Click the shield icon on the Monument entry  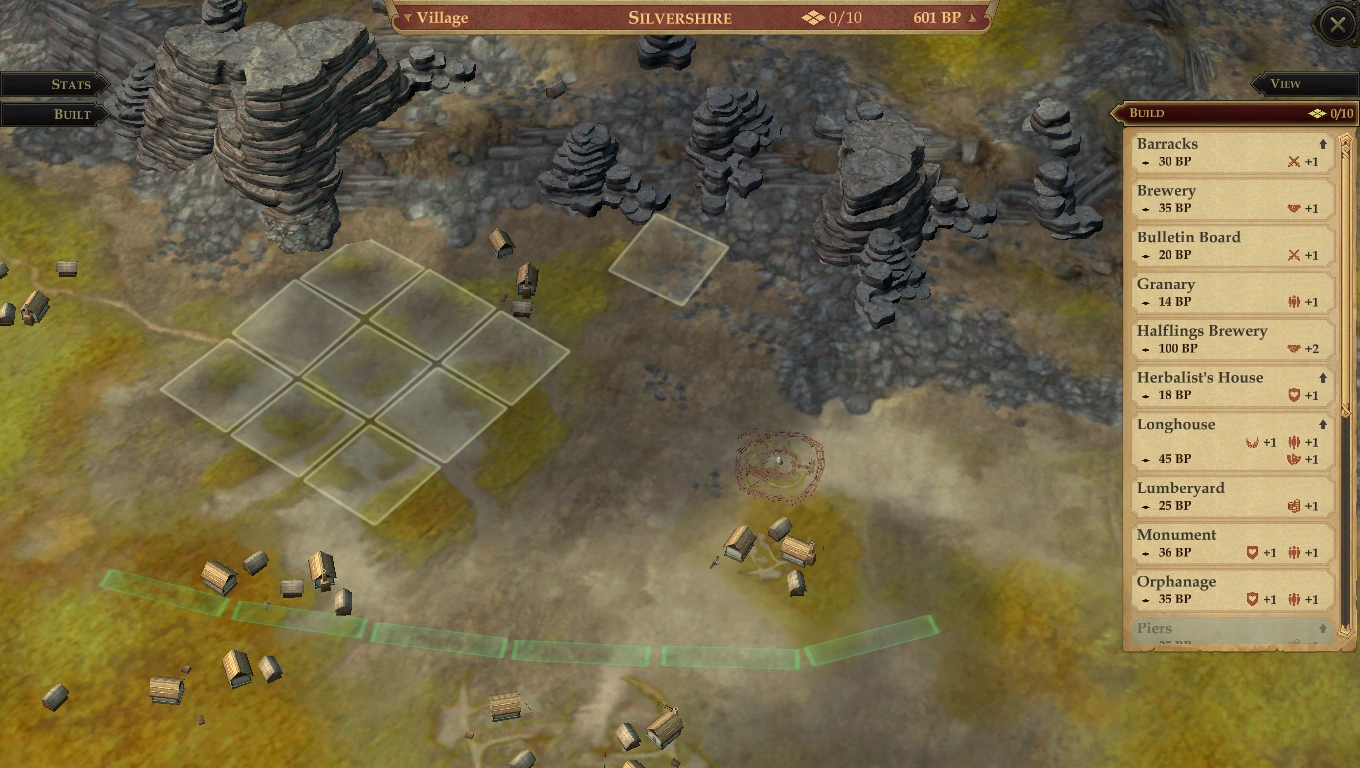(1250, 552)
